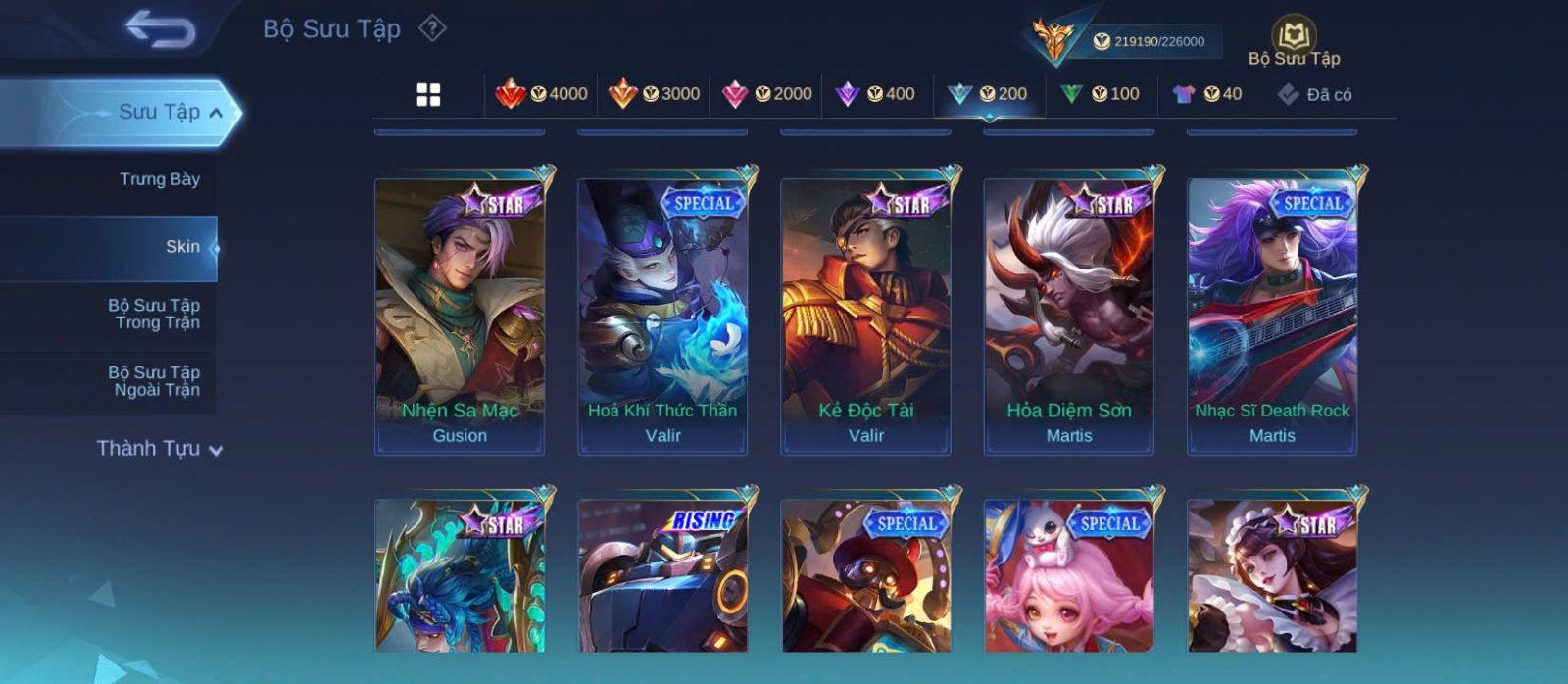This screenshot has height=684, width=1568.
Task: Show all skins with the grid filter
Action: 428,95
